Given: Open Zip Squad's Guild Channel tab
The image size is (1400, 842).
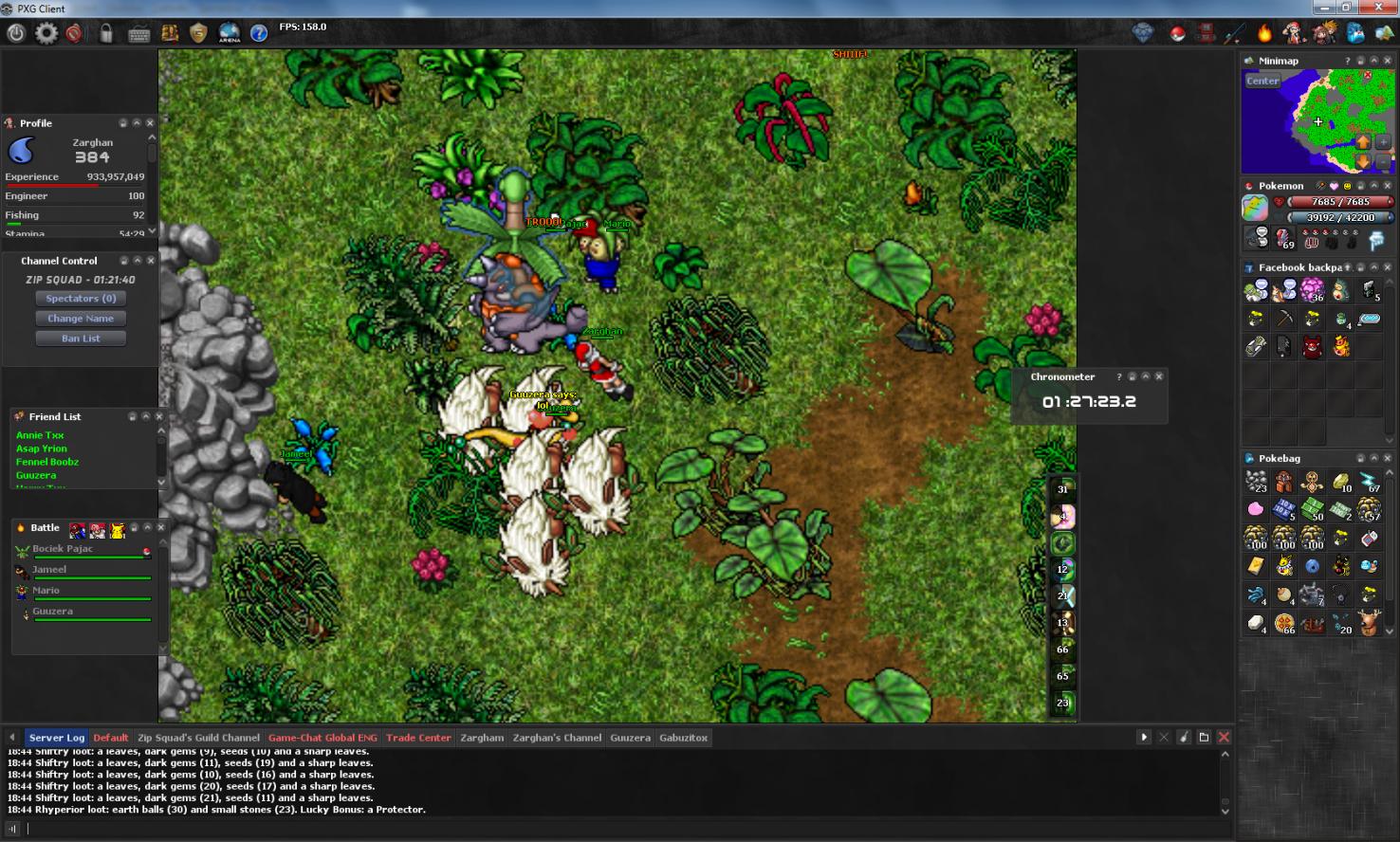Looking at the screenshot, I should (x=198, y=738).
